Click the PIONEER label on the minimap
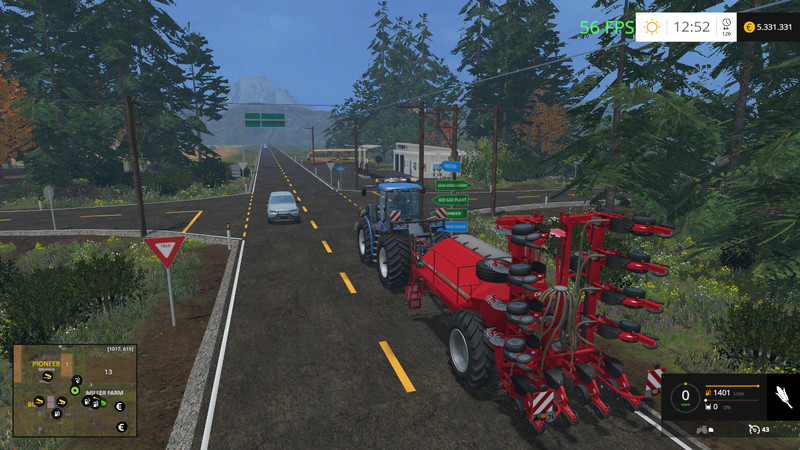The width and height of the screenshot is (800, 450). click(46, 364)
